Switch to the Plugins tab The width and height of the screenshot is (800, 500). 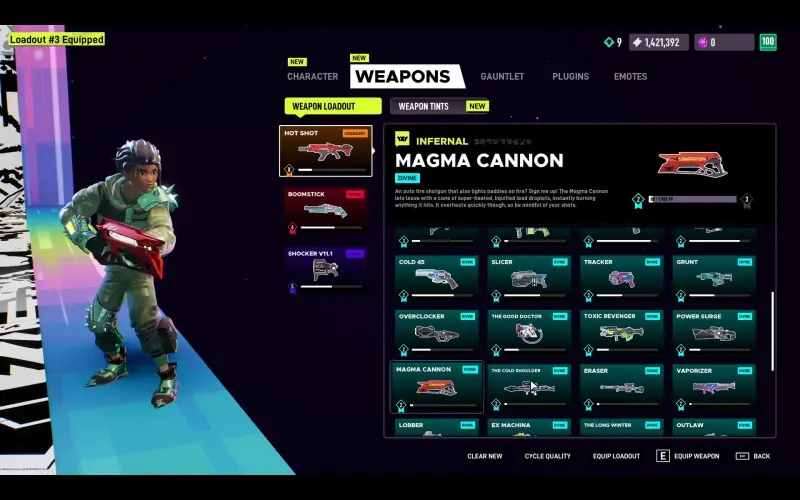click(x=570, y=77)
